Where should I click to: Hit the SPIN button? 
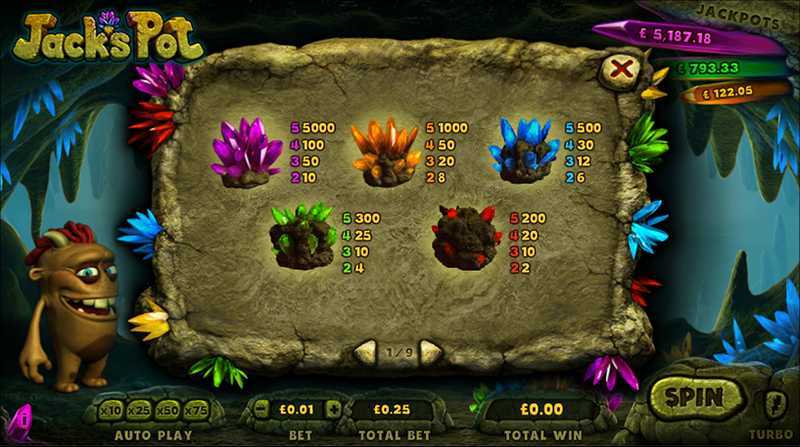click(694, 397)
